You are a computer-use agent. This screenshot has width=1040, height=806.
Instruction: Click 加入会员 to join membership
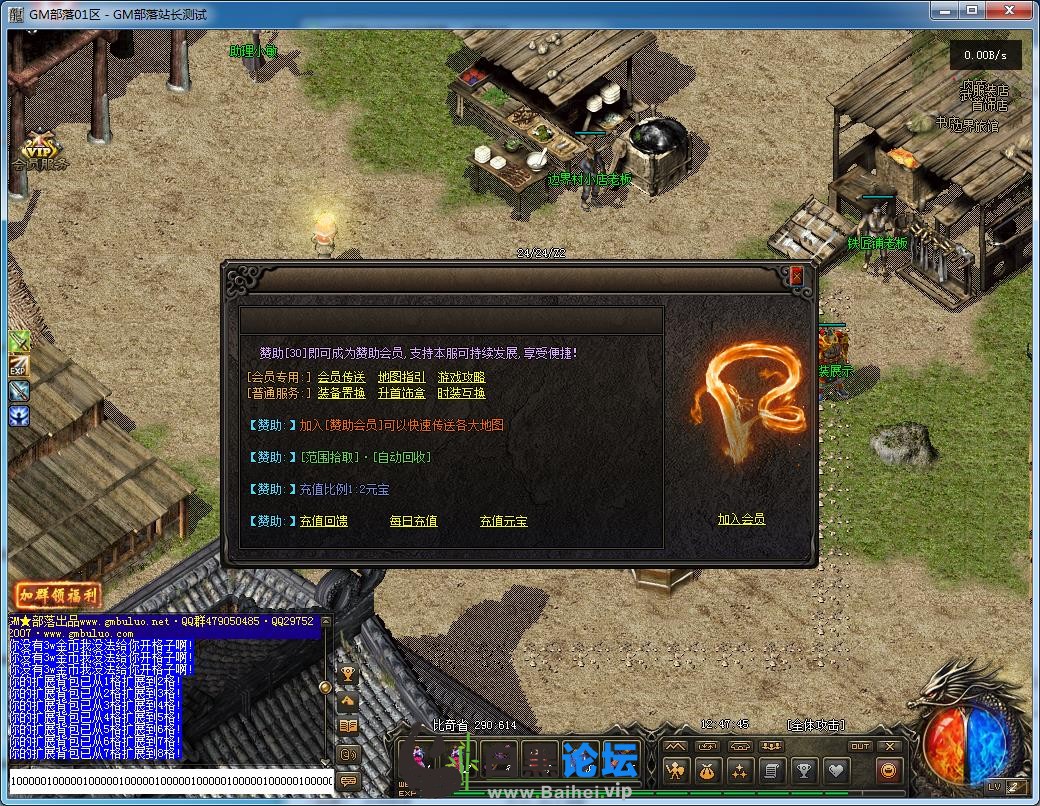pos(741,519)
